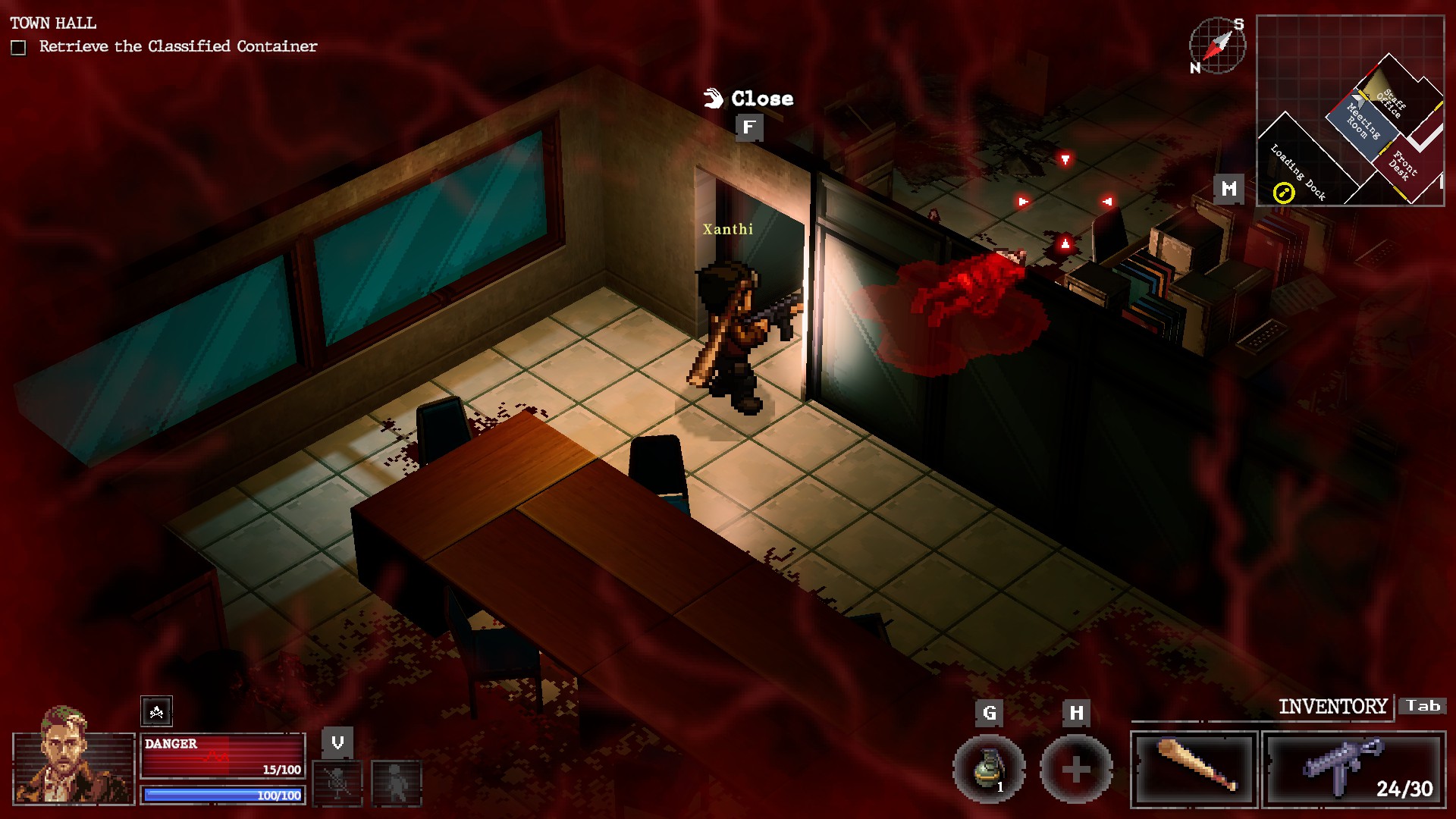Equip the baseball bat weapon slot
This screenshot has height=819, width=1456.
[1194, 768]
